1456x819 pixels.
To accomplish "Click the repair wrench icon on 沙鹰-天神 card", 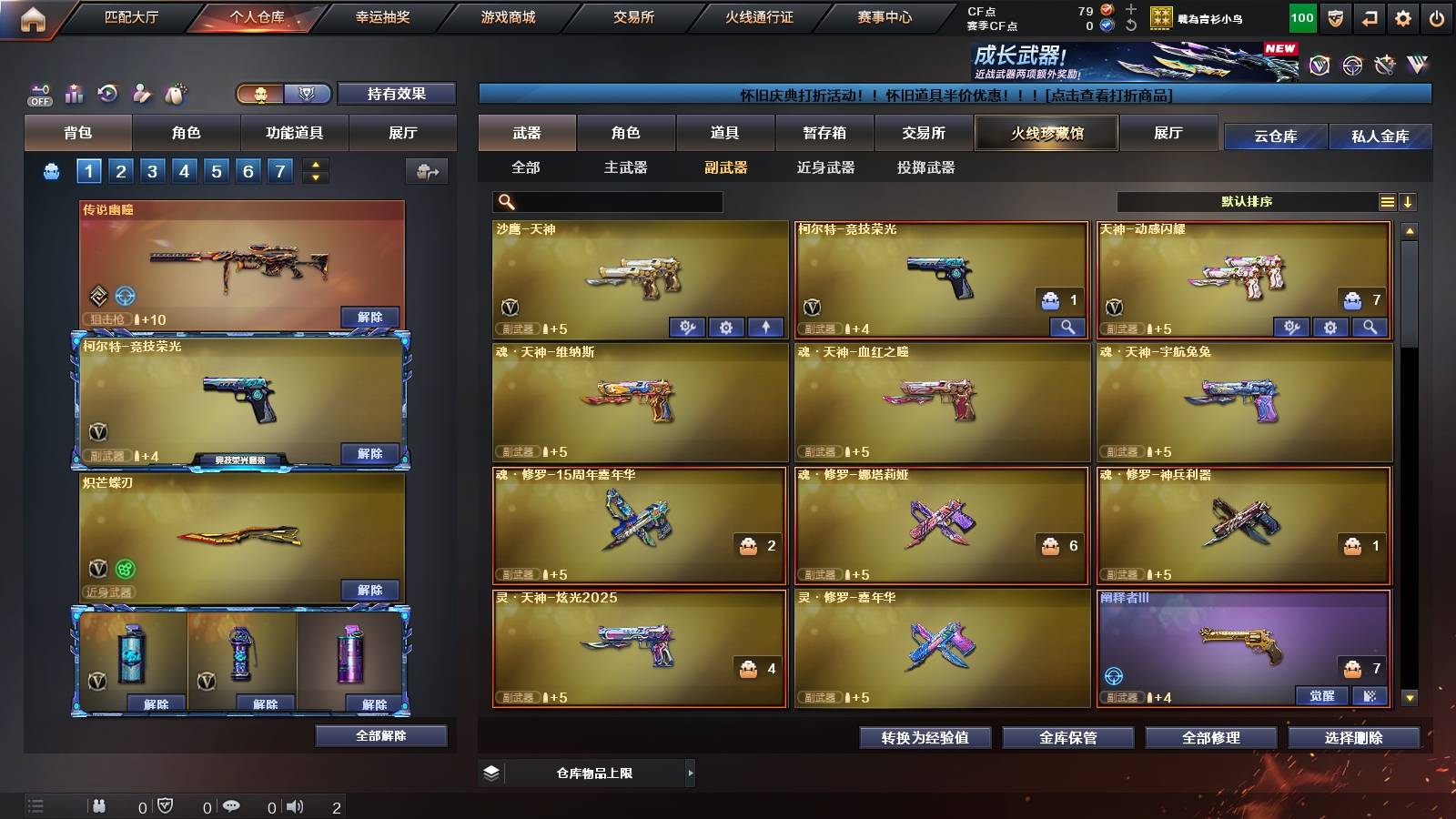I will click(x=687, y=327).
